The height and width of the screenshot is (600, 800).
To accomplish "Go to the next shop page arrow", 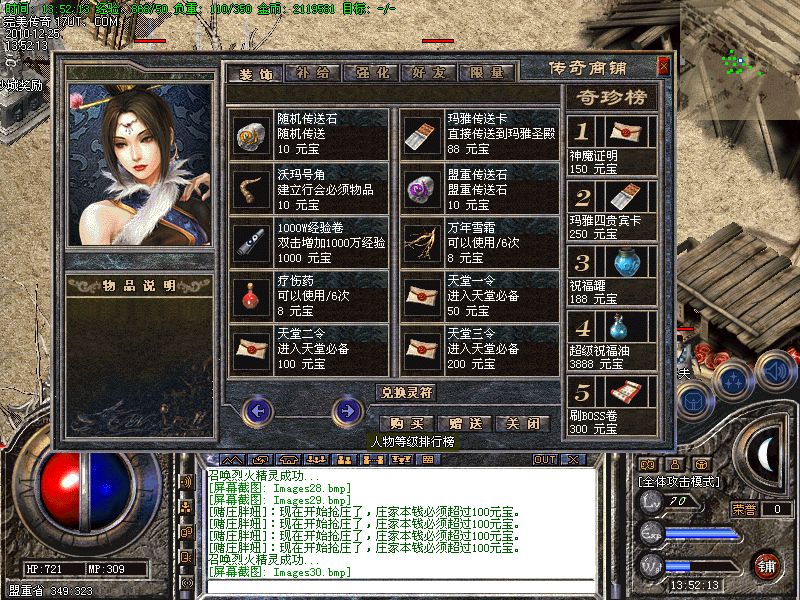I will point(347,410).
